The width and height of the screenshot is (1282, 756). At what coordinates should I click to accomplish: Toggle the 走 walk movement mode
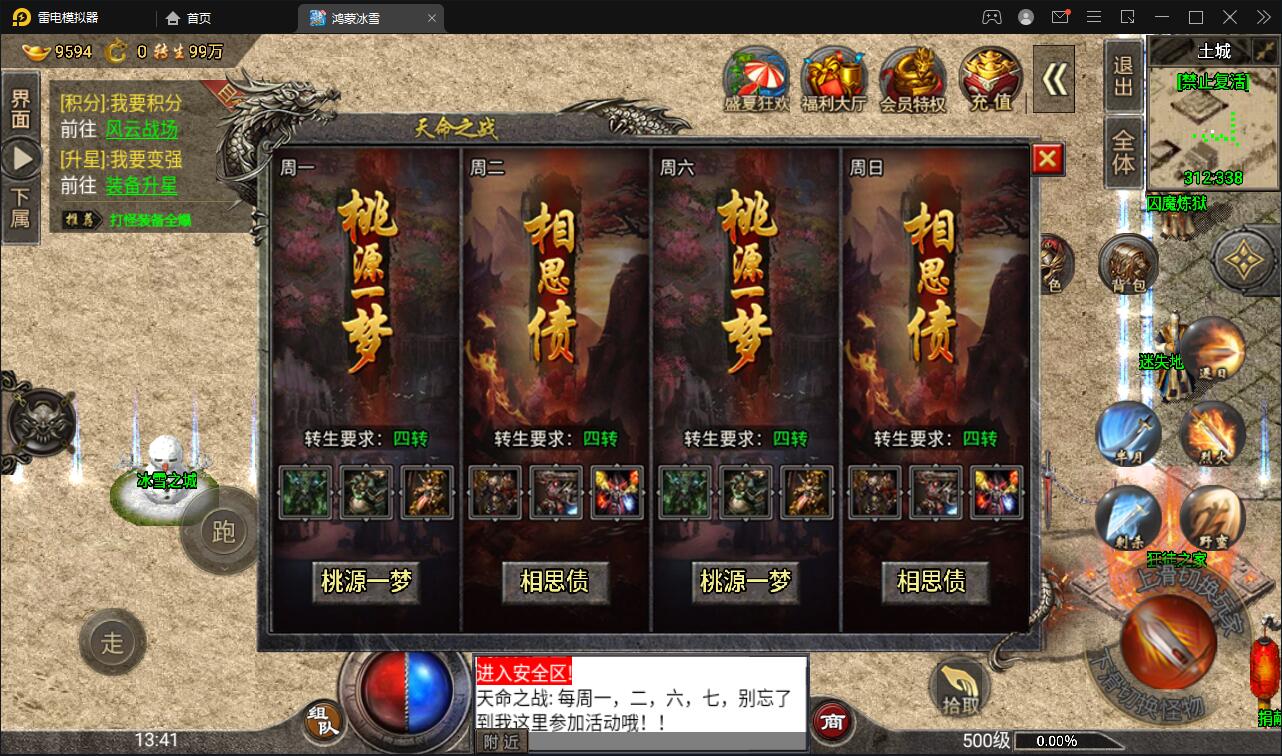tap(113, 643)
